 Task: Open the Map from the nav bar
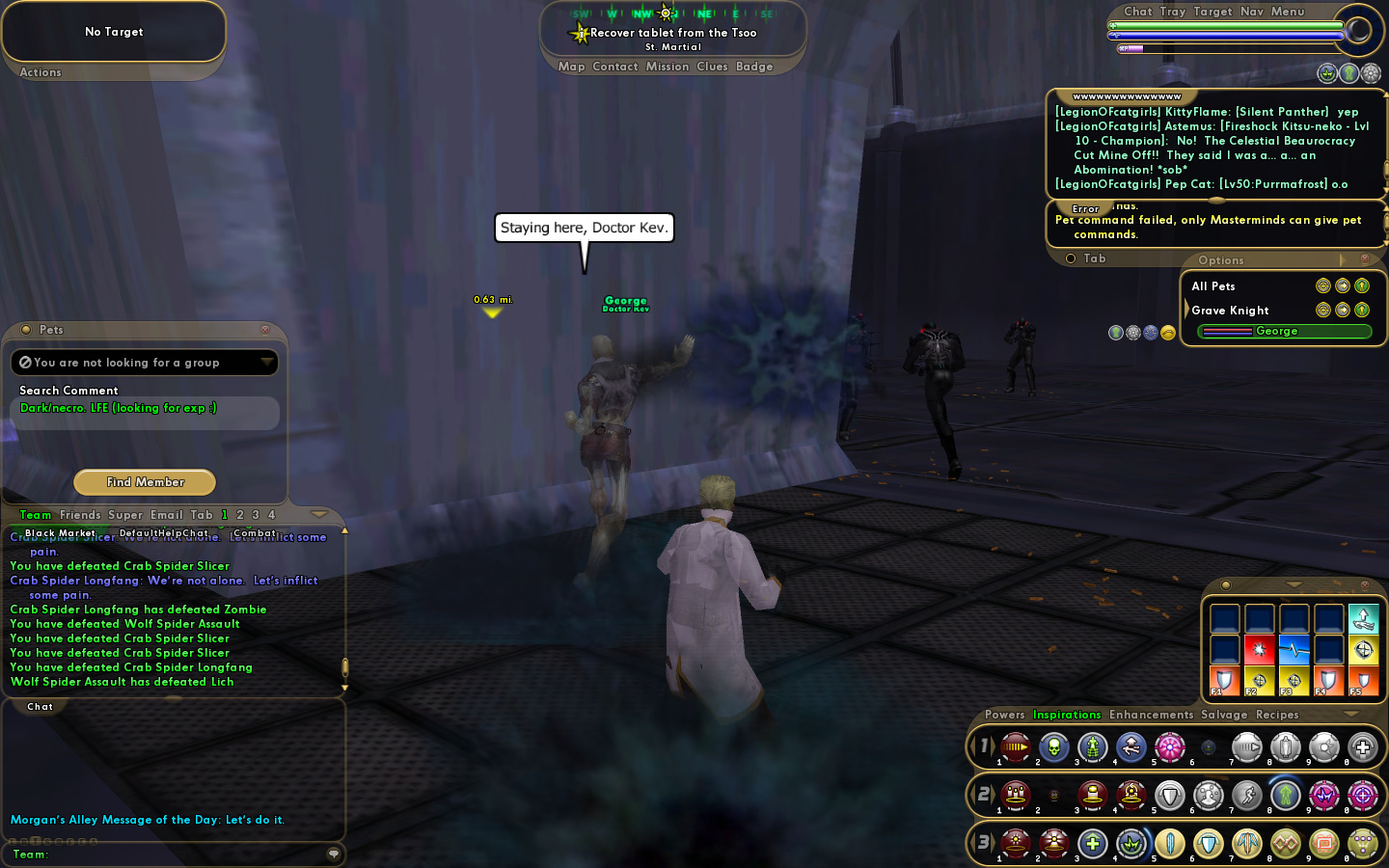pos(571,67)
